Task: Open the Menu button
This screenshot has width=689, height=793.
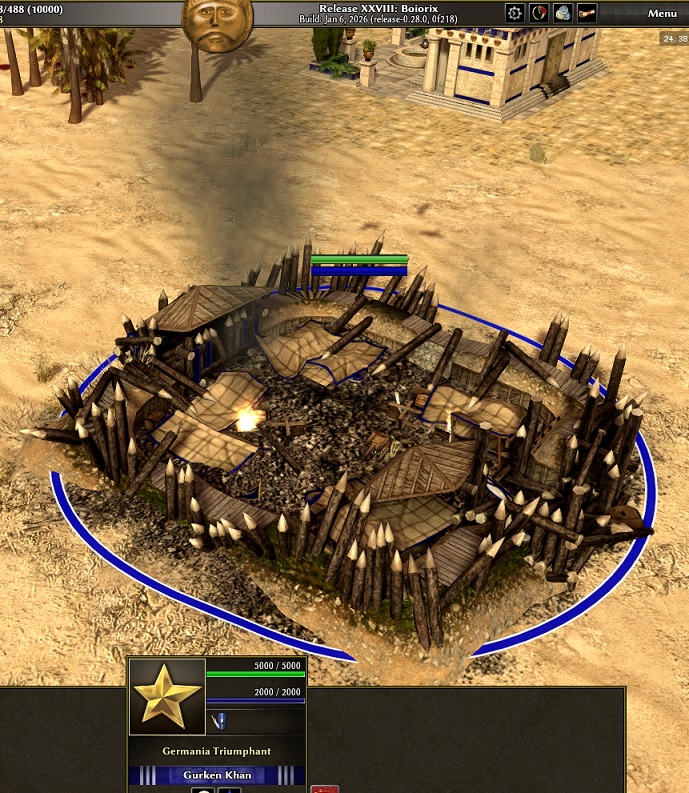Action: click(x=661, y=13)
